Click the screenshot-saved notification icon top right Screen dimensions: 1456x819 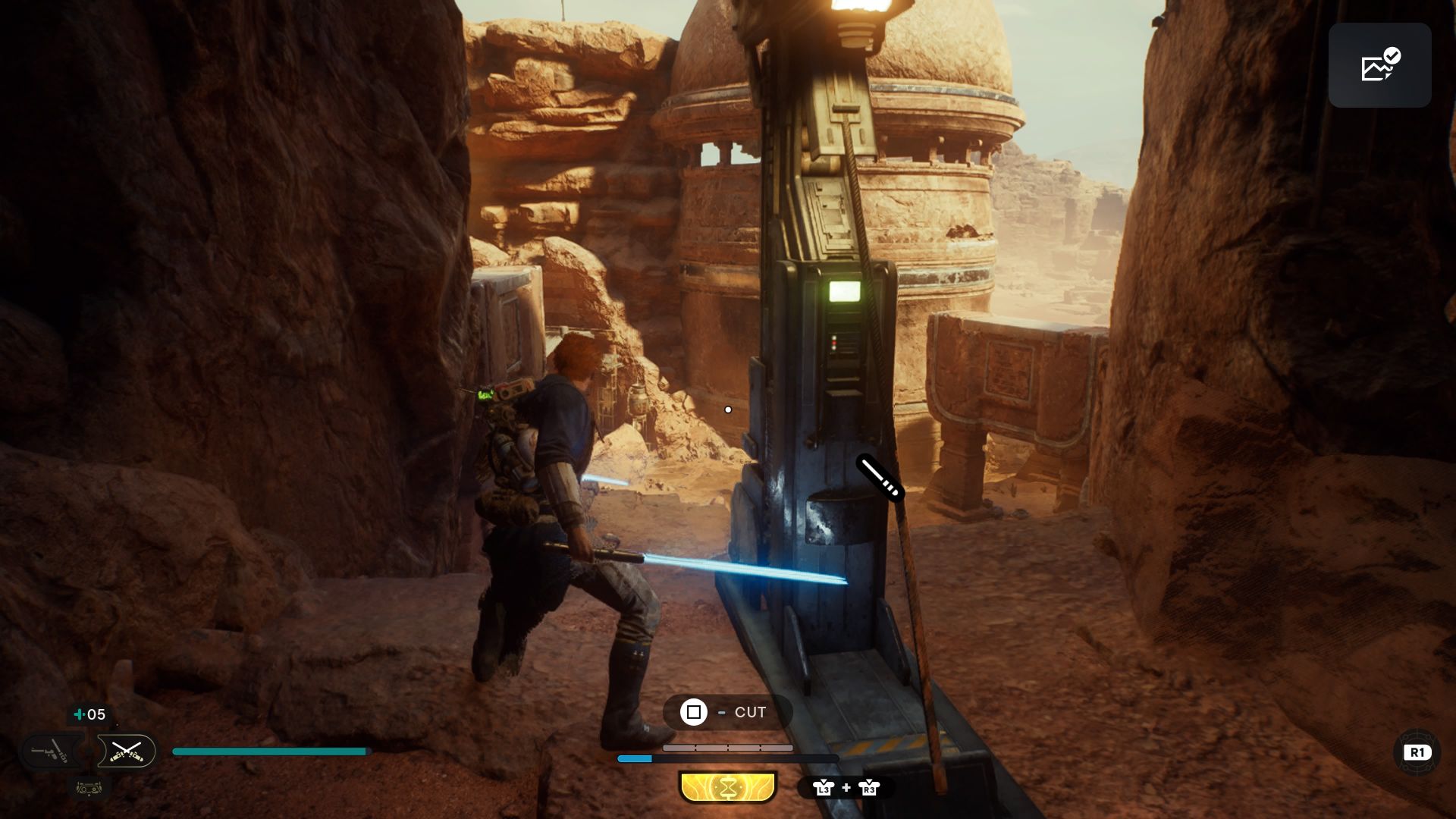[x=1379, y=65]
